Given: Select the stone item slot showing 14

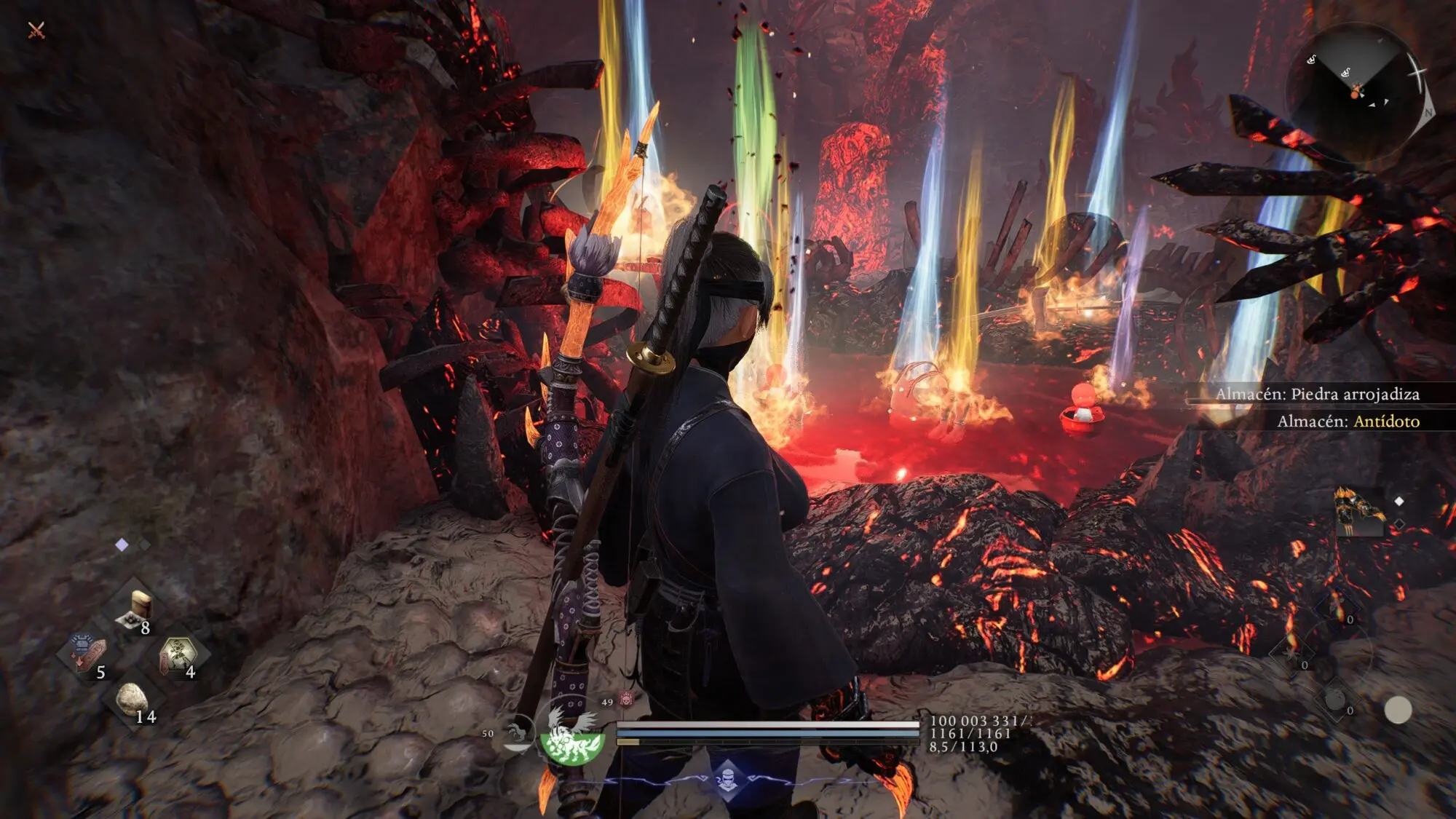Looking at the screenshot, I should [133, 701].
